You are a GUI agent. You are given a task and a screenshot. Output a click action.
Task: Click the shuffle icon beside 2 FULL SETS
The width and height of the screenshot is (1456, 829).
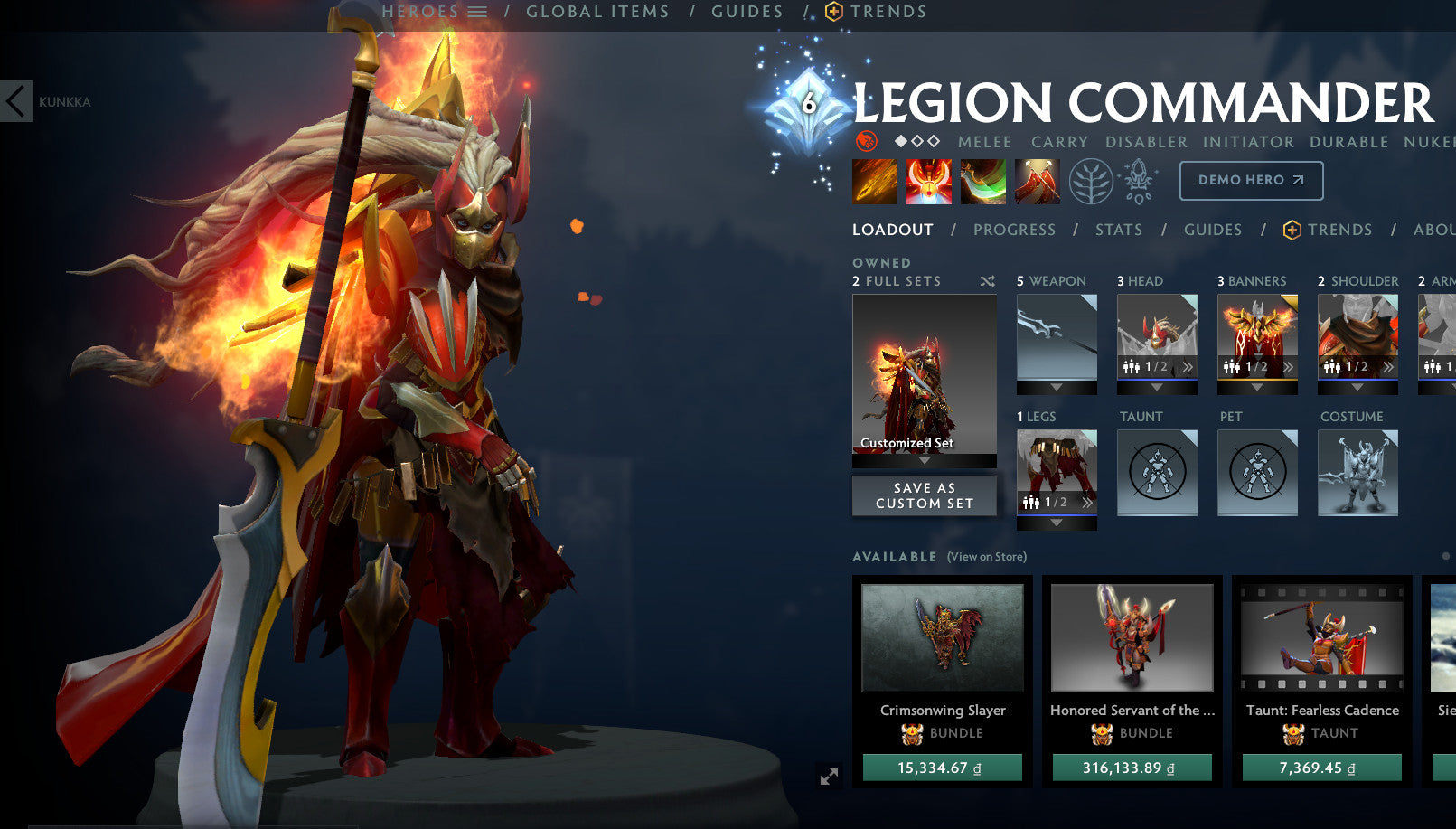point(985,281)
